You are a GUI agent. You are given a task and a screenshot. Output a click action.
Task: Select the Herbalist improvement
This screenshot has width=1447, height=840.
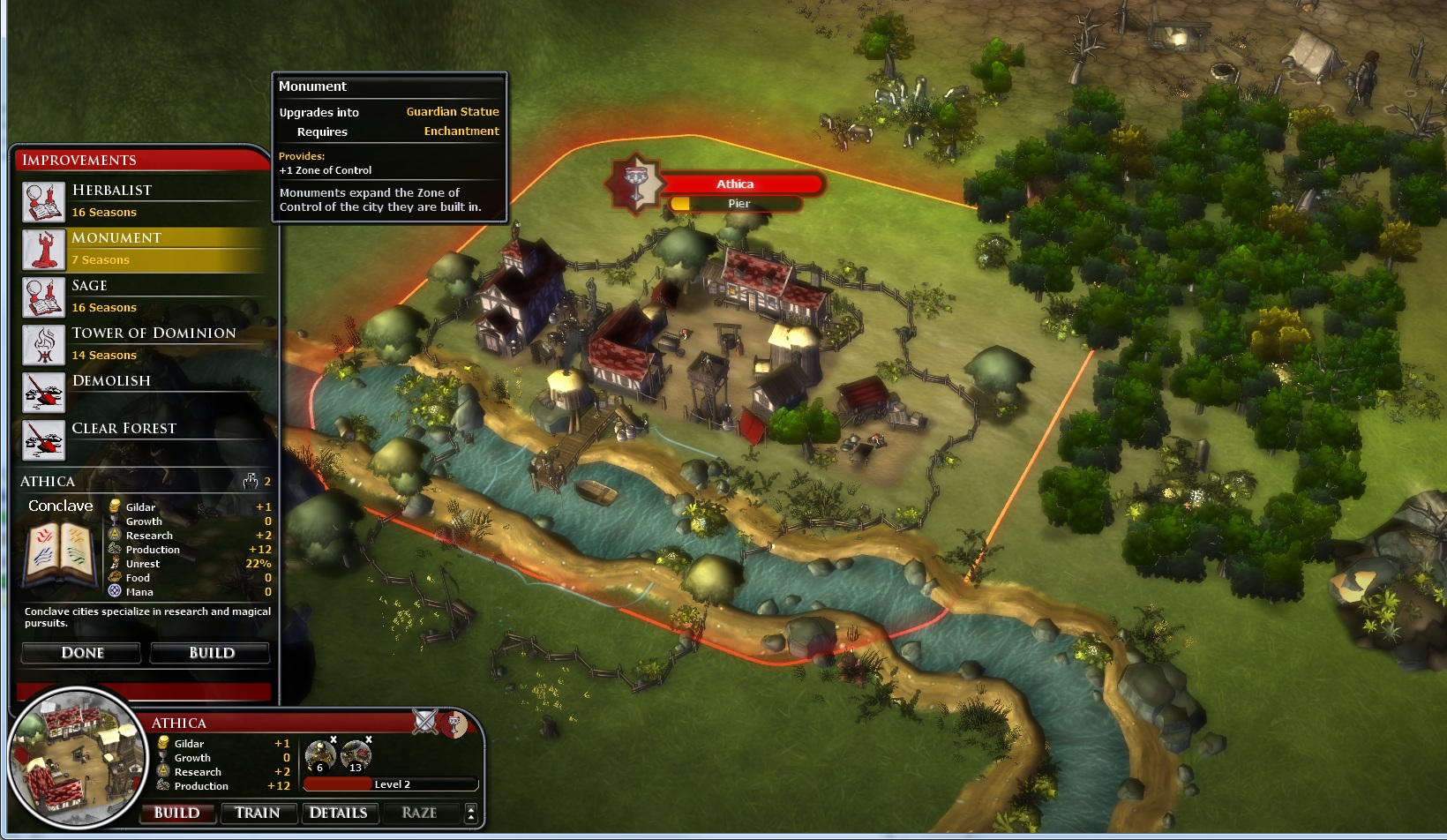pos(141,201)
